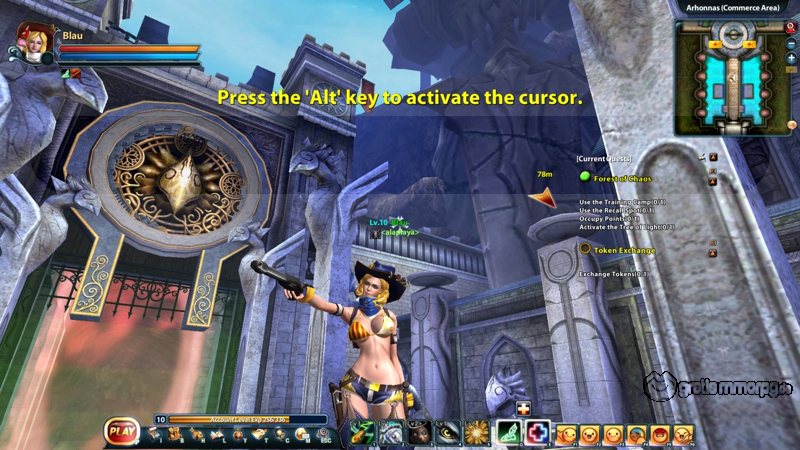Viewport: 800px width, 450px height.
Task: Zoom out the minimap with minus button
Action: tap(791, 44)
